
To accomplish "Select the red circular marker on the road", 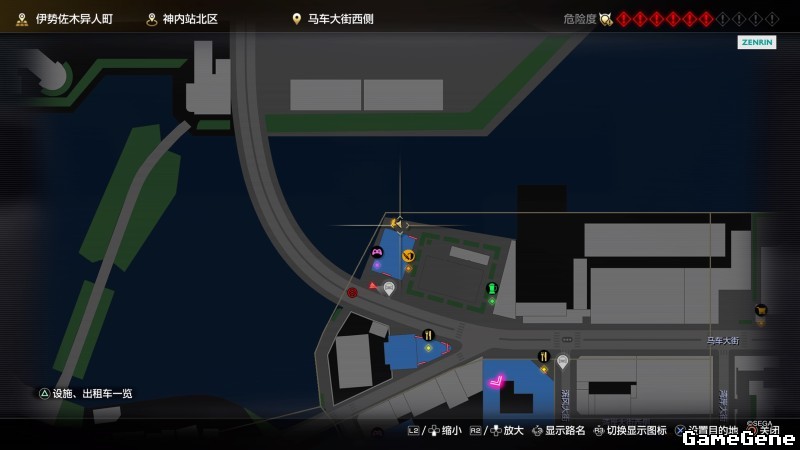I will tap(352, 292).
